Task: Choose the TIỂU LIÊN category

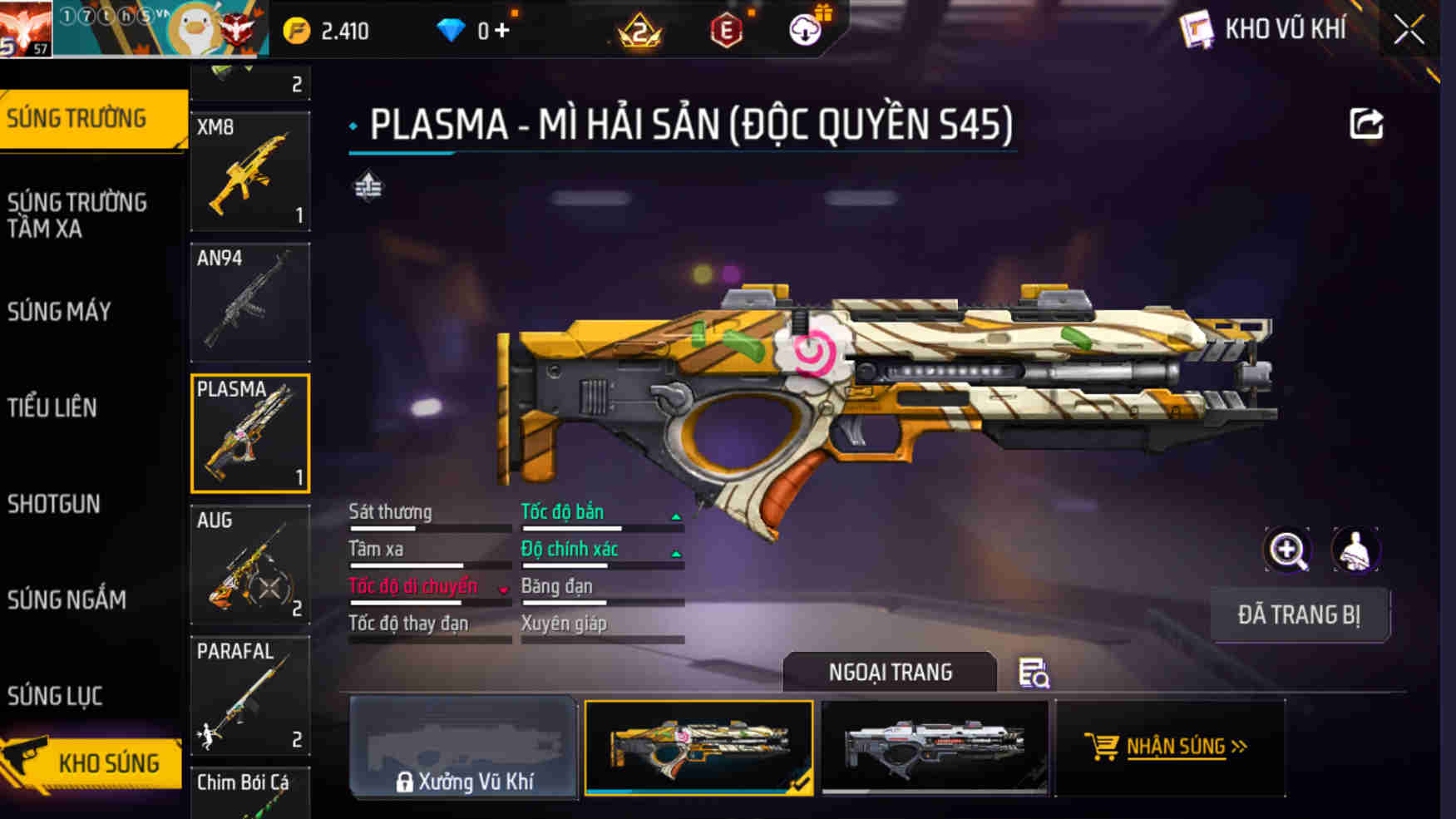Action: coord(52,407)
